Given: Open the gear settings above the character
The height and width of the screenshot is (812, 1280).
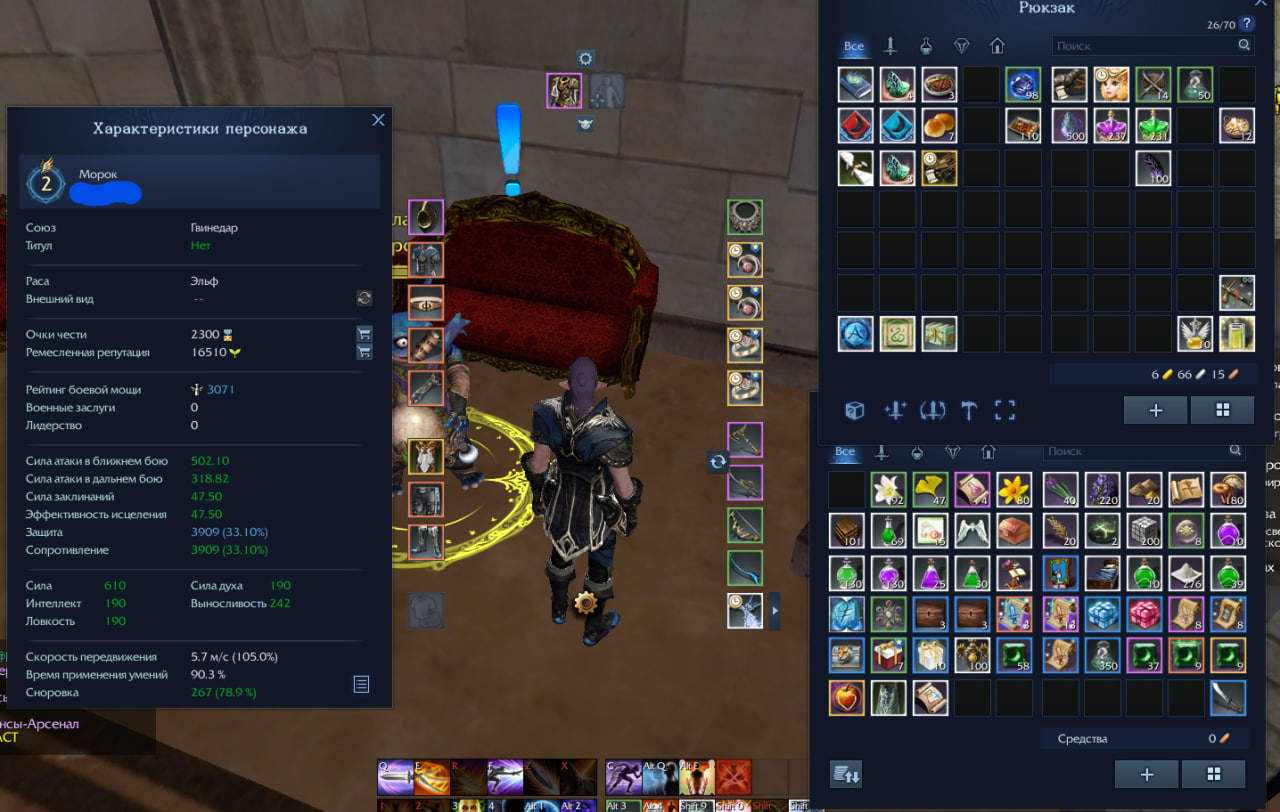Looking at the screenshot, I should (586, 59).
